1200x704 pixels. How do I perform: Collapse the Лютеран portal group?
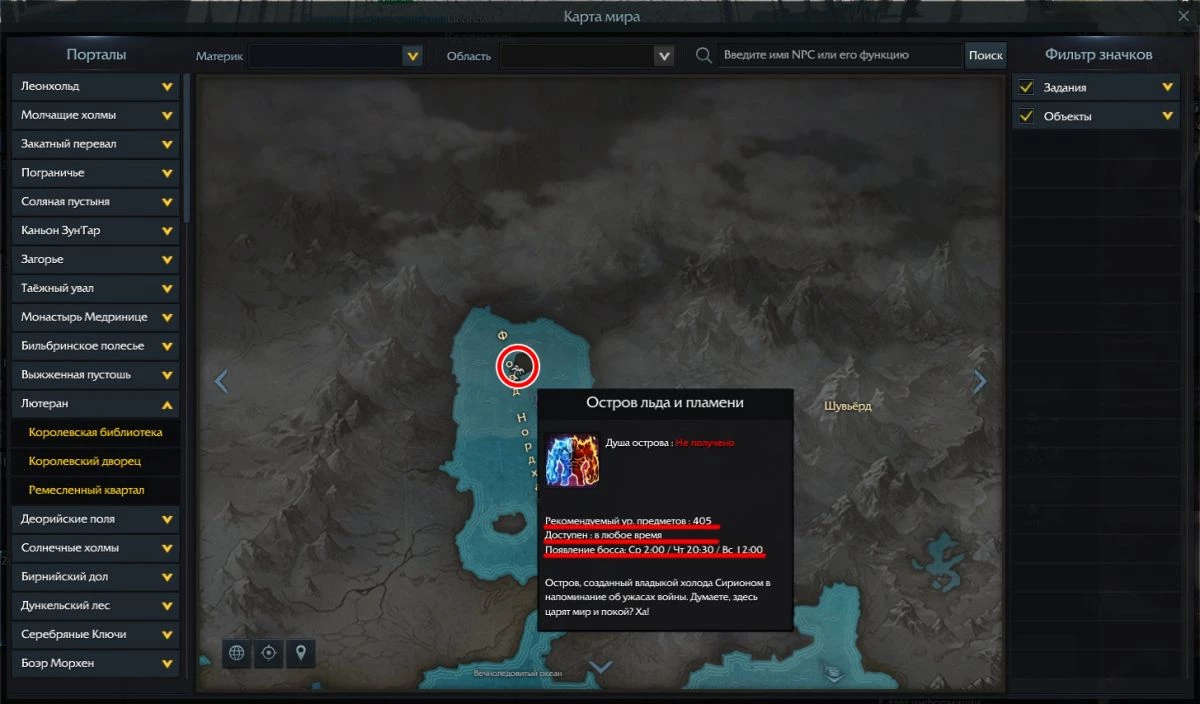[x=167, y=404]
